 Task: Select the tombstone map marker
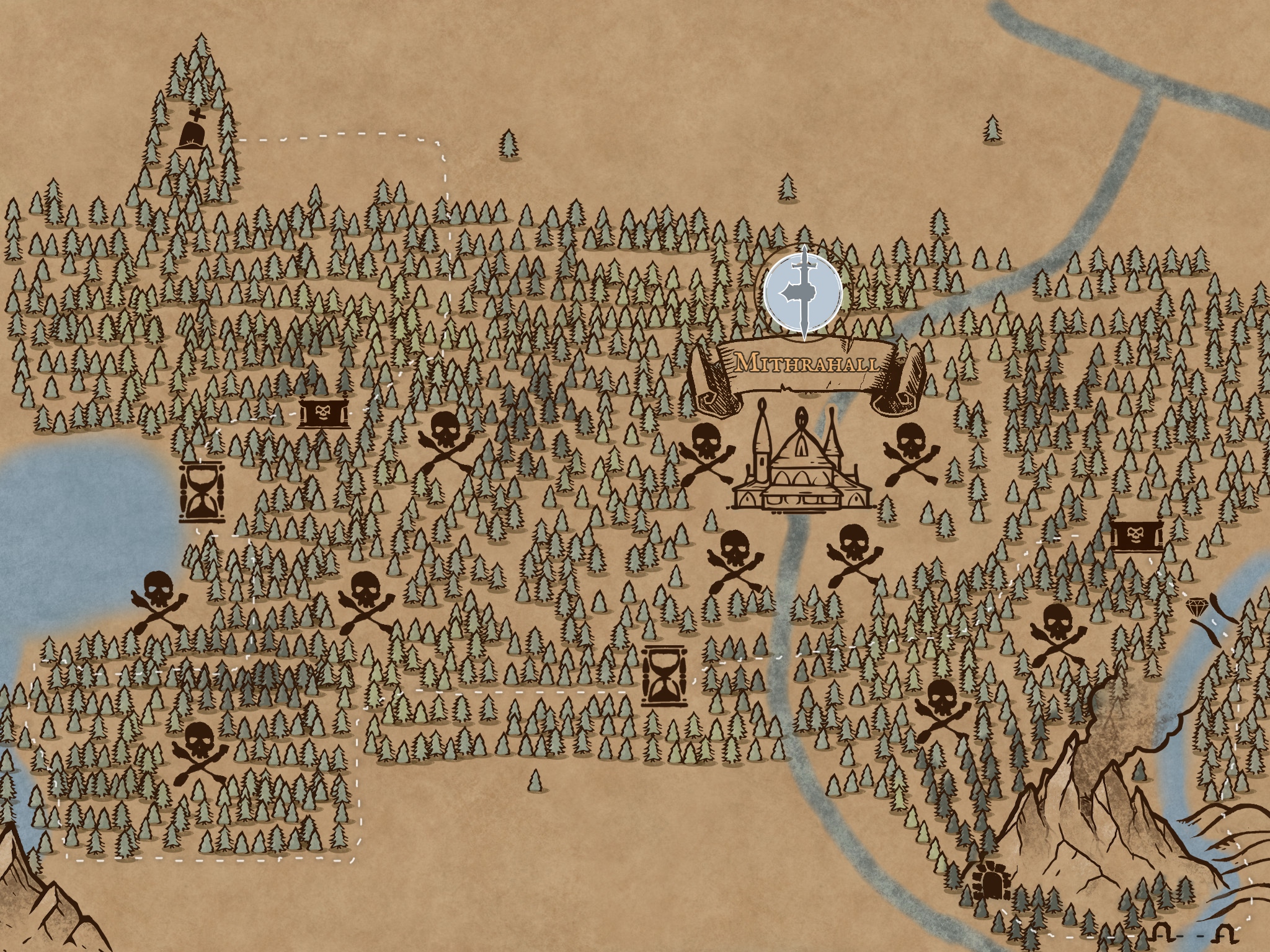pyautogui.click(x=193, y=131)
